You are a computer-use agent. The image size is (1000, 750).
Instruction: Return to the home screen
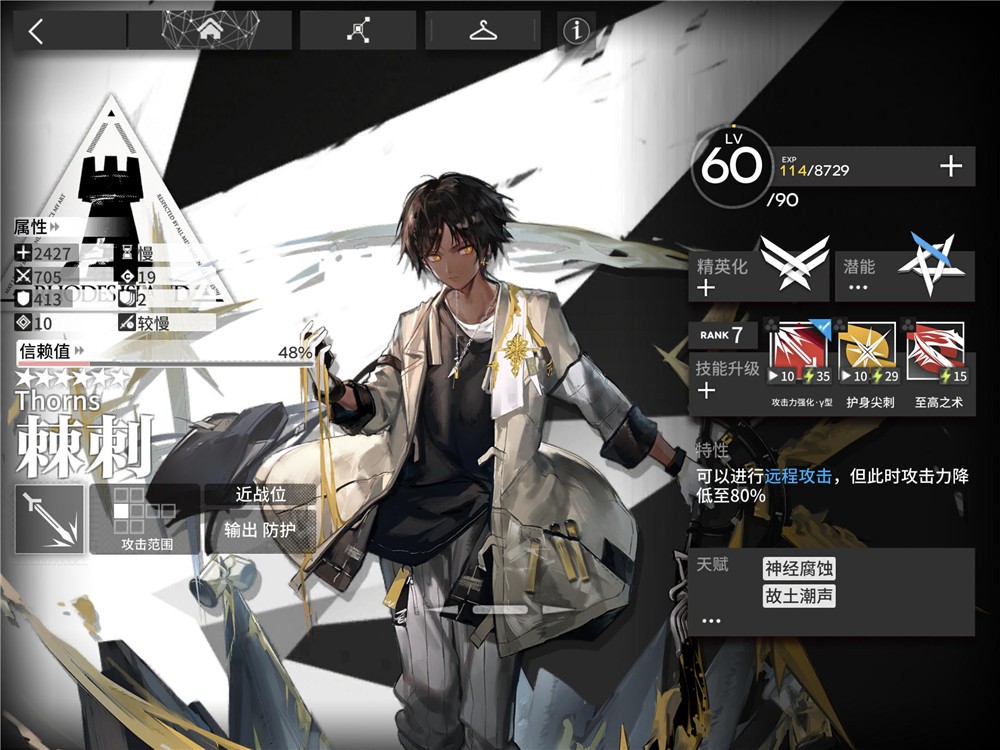(210, 31)
